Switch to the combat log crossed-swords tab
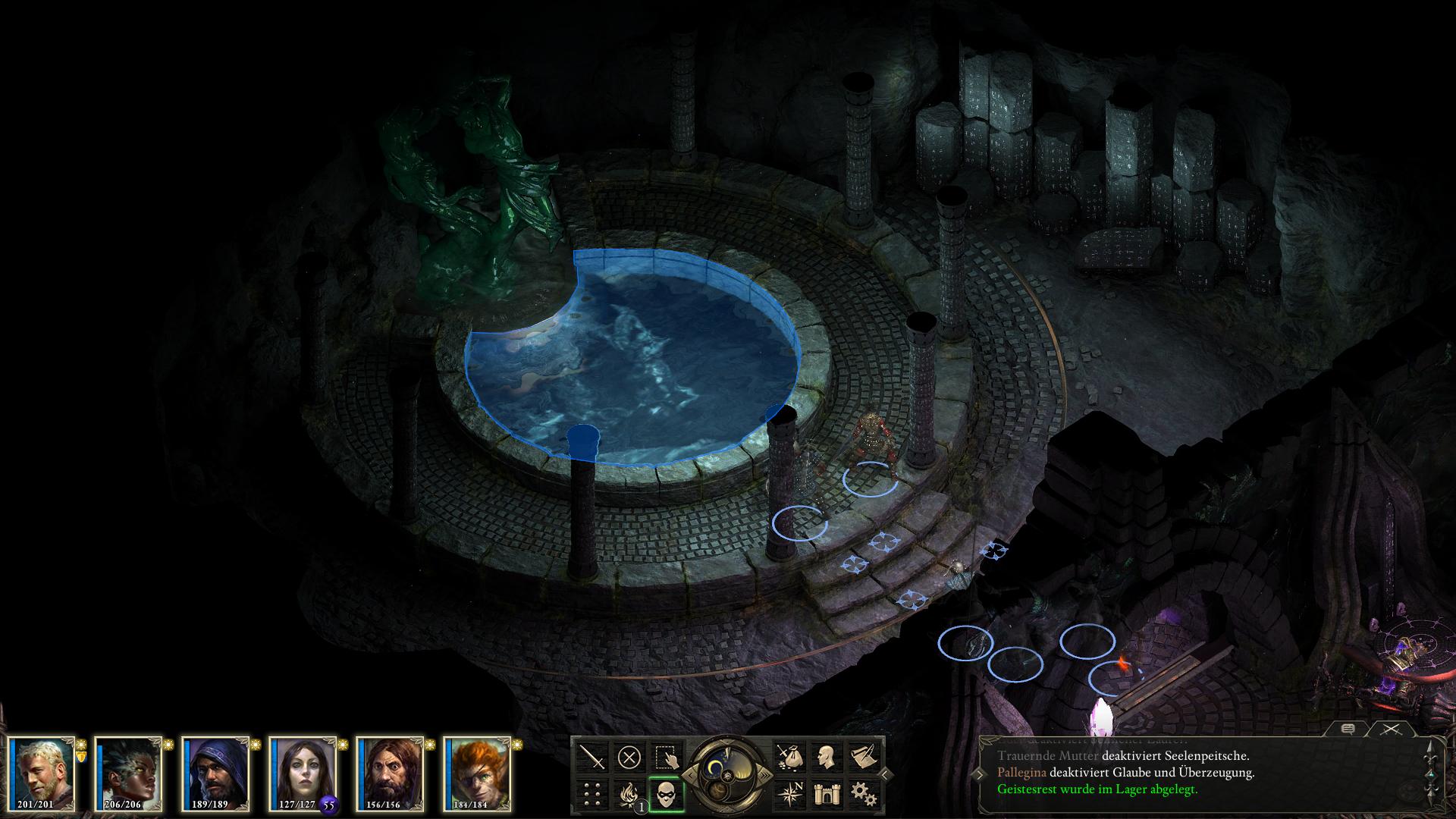This screenshot has width=1456, height=819. point(1389,729)
